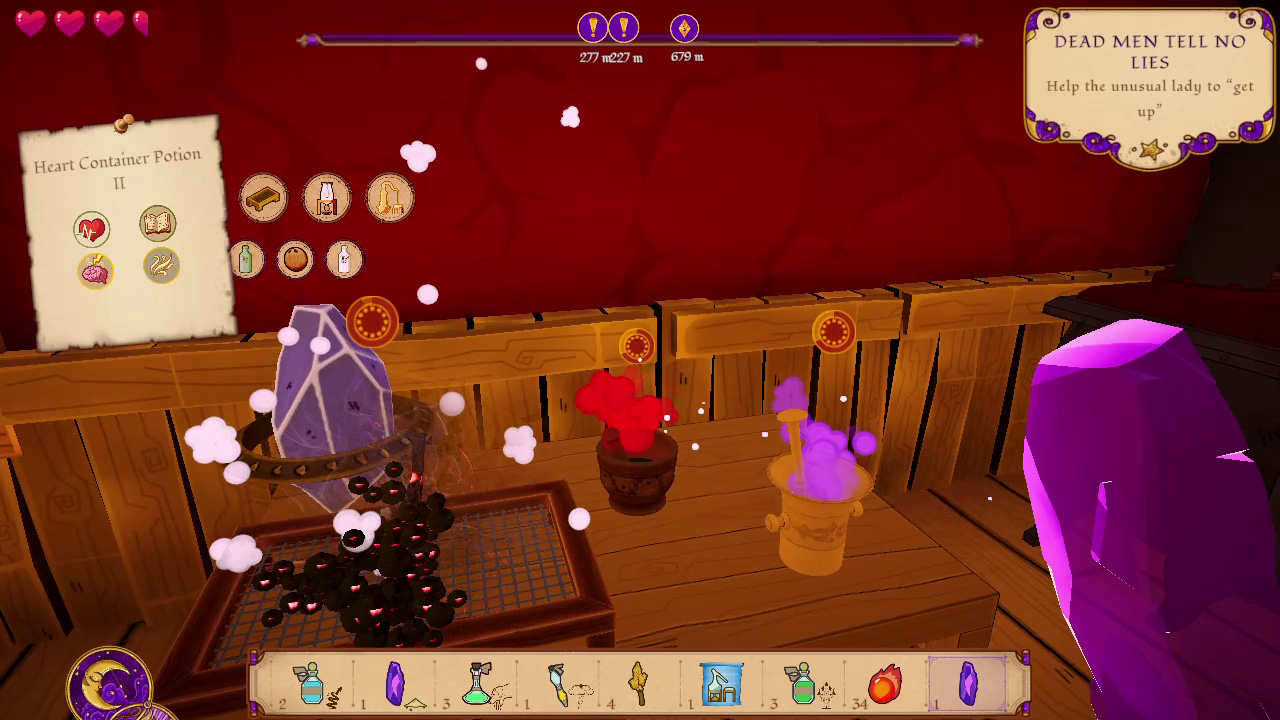
Task: Click the blueprint item in the hotbar
Action: point(722,684)
